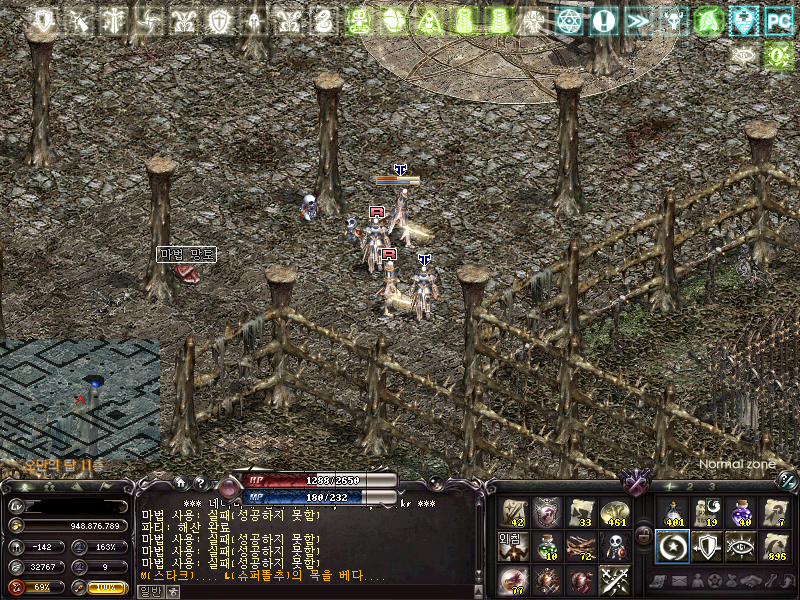The width and height of the screenshot is (800, 600).
Task: Switch to the 일반 chat tab
Action: coord(146,592)
